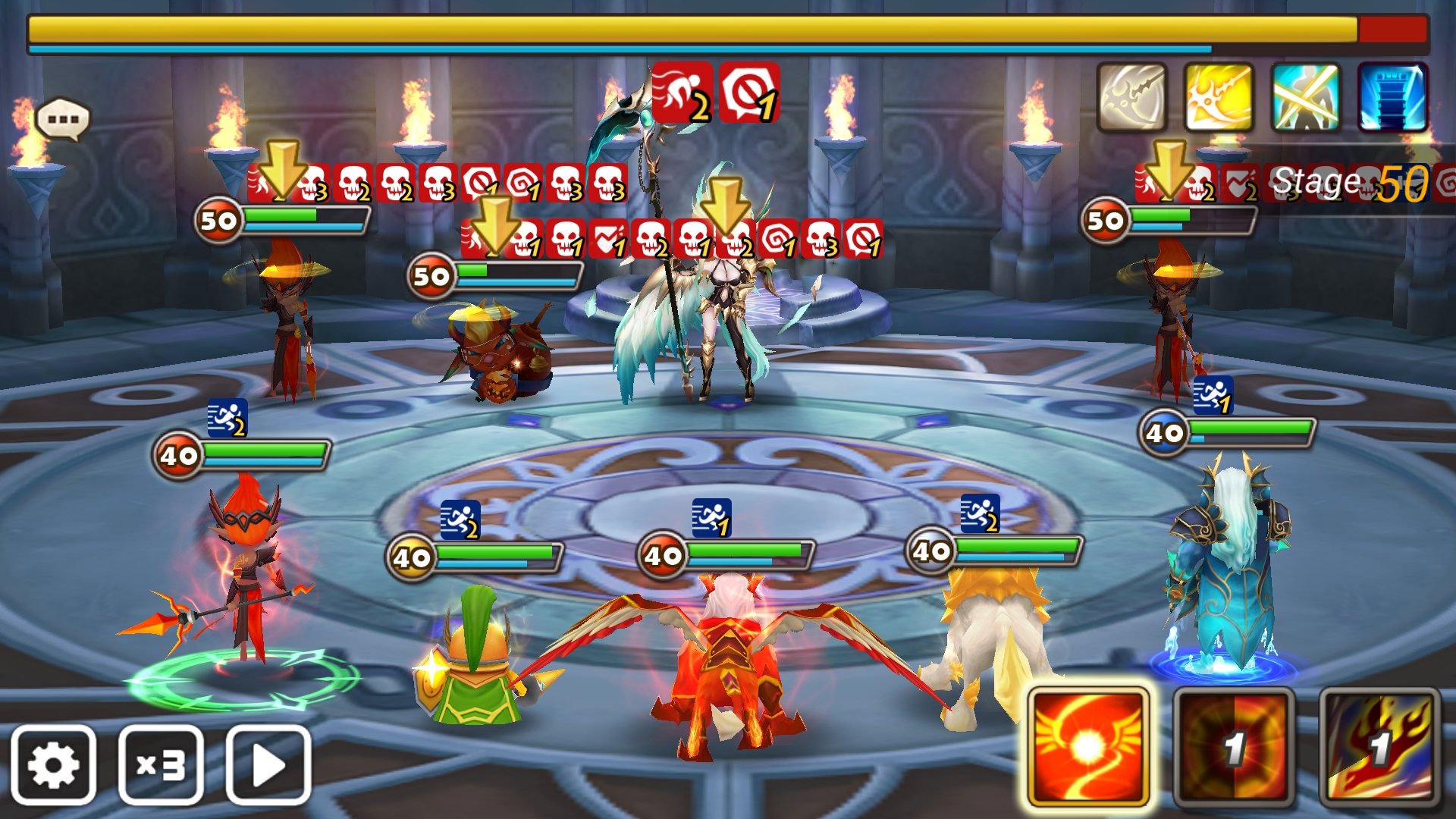
Task: Use the glowing fireball skill
Action: (x=1088, y=747)
